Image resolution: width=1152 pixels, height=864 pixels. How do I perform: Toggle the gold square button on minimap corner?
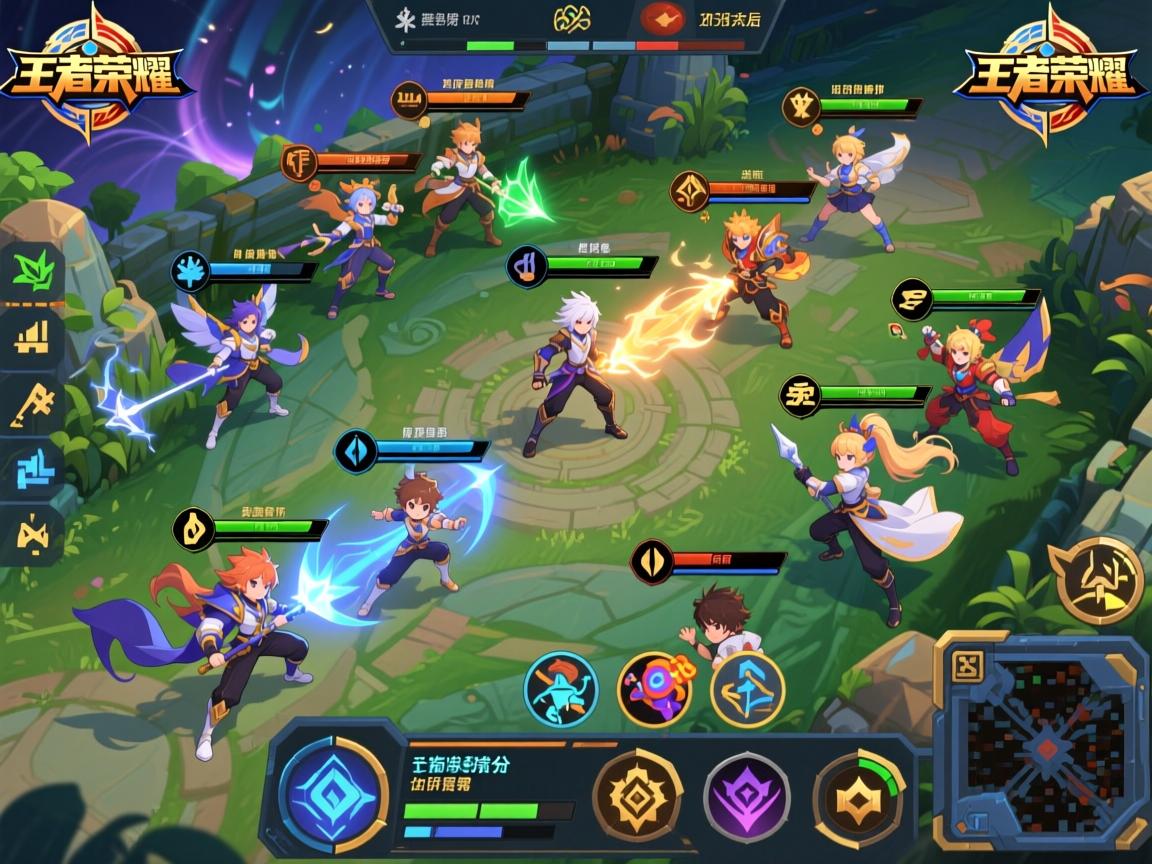point(967,664)
